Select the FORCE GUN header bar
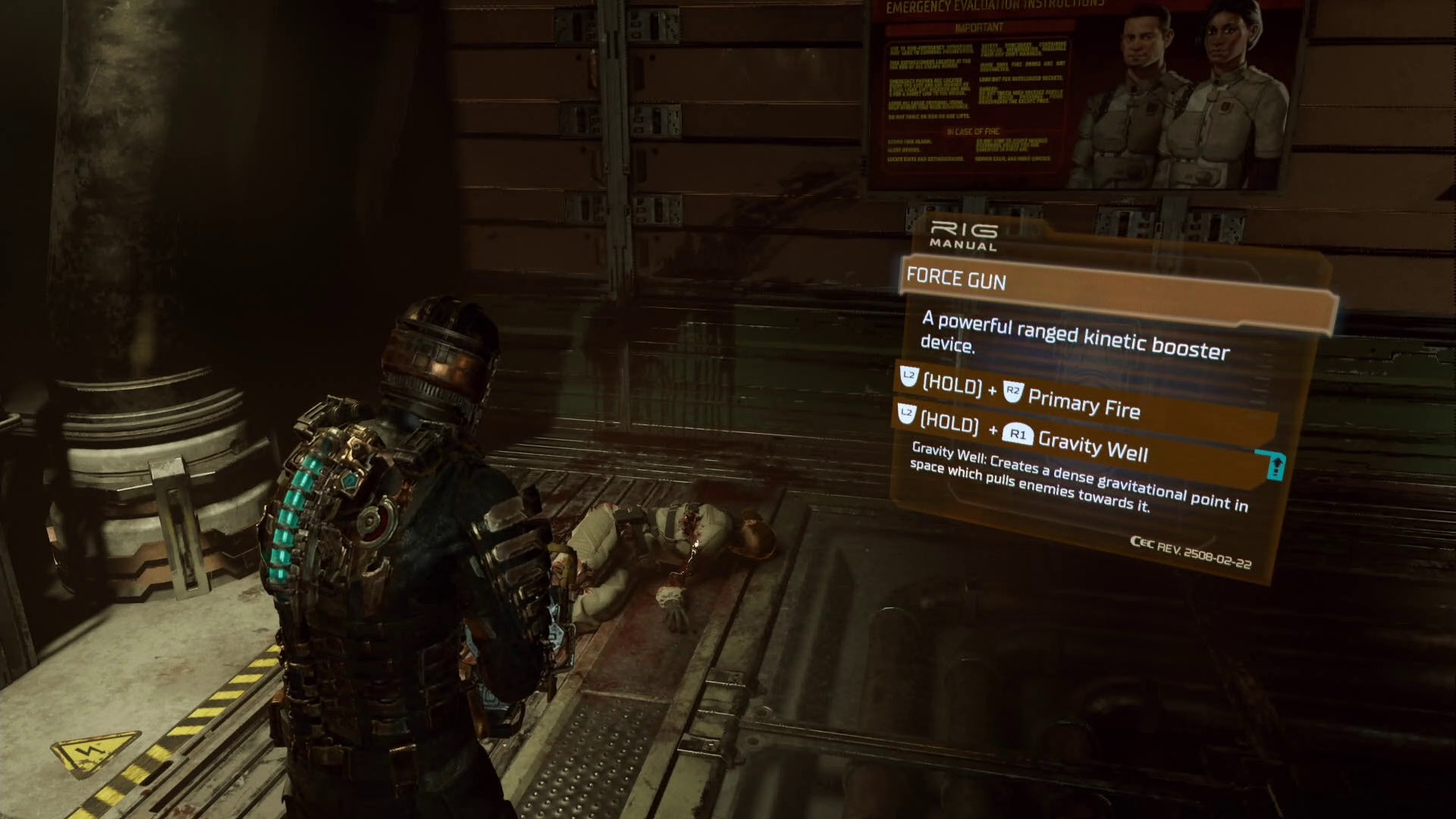The height and width of the screenshot is (819, 1456). point(1115,292)
